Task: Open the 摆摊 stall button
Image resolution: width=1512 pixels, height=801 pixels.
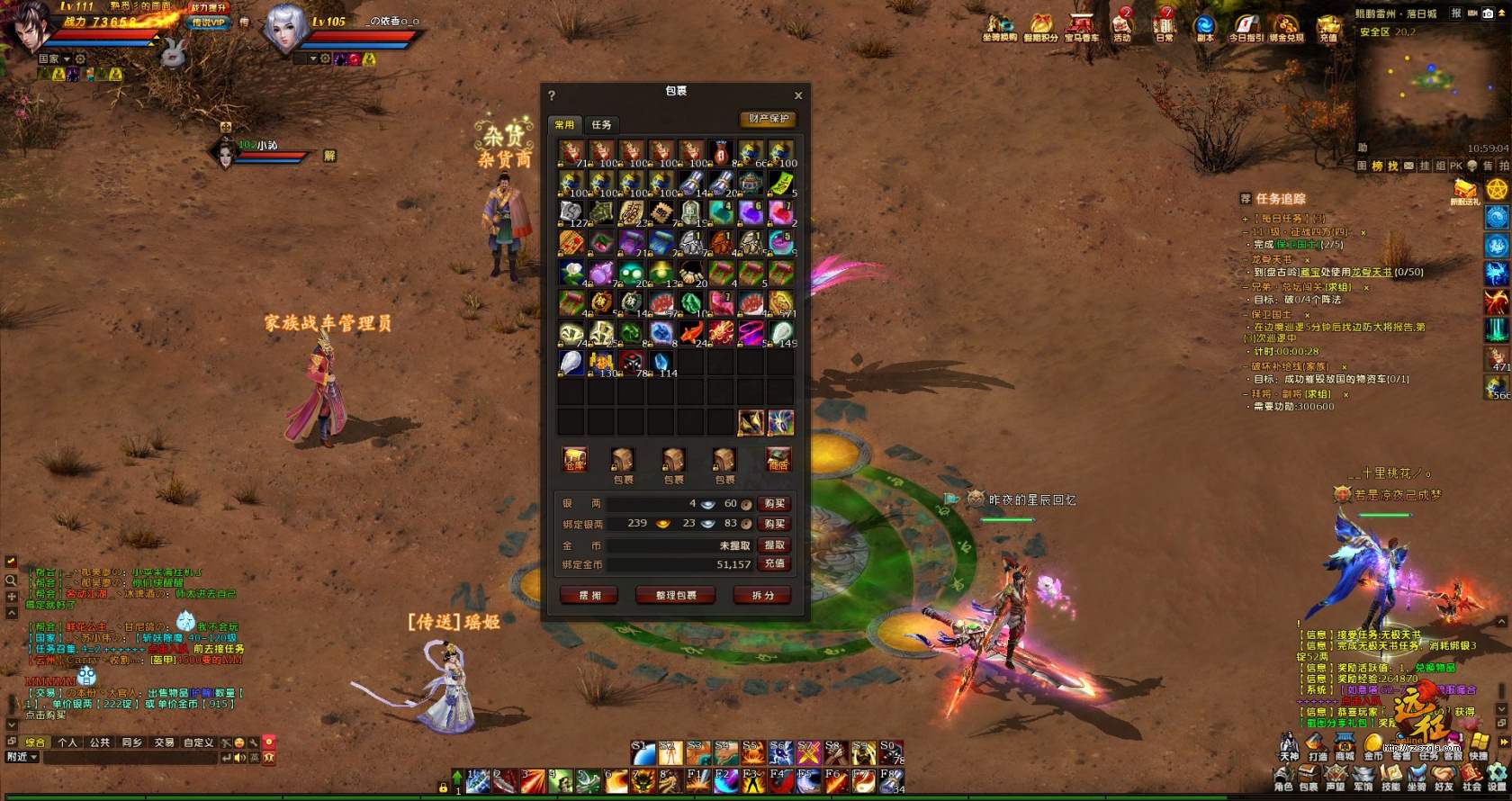Action: click(589, 596)
